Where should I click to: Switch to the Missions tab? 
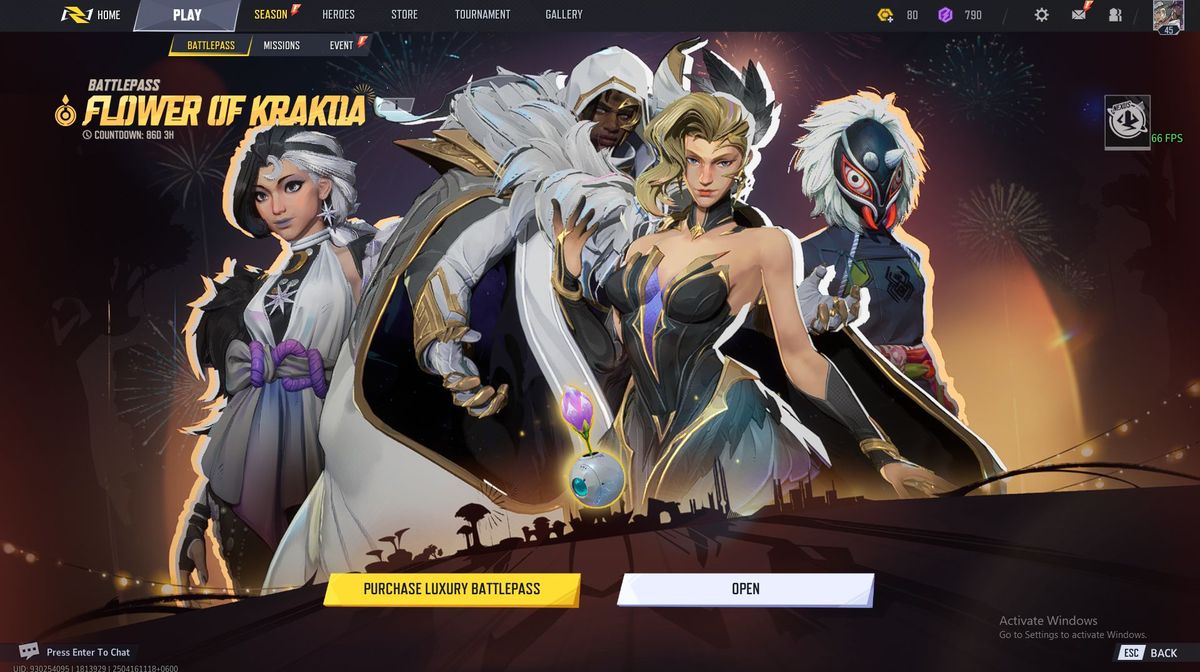click(x=281, y=45)
